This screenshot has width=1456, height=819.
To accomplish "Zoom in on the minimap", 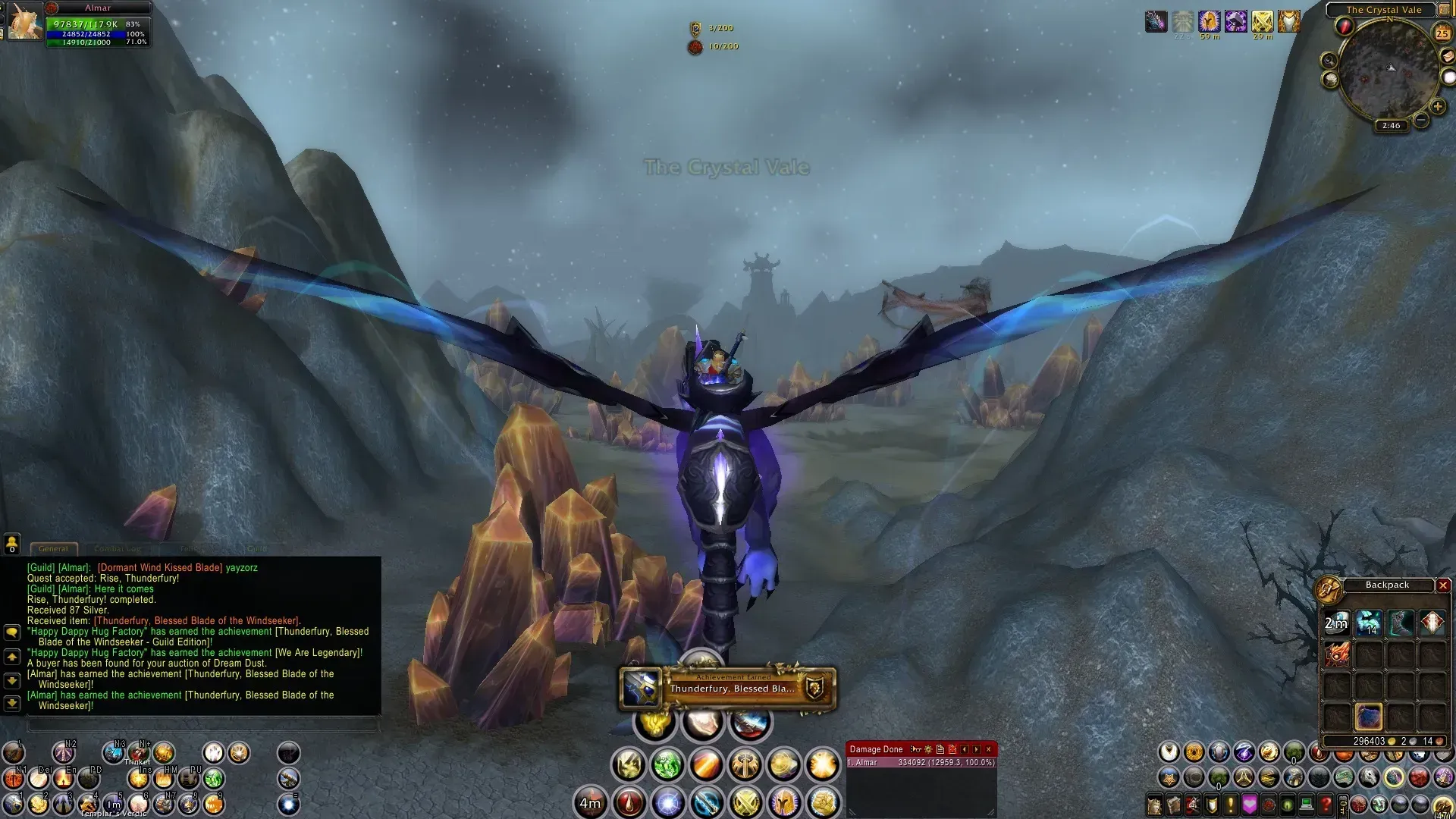I will (1437, 107).
